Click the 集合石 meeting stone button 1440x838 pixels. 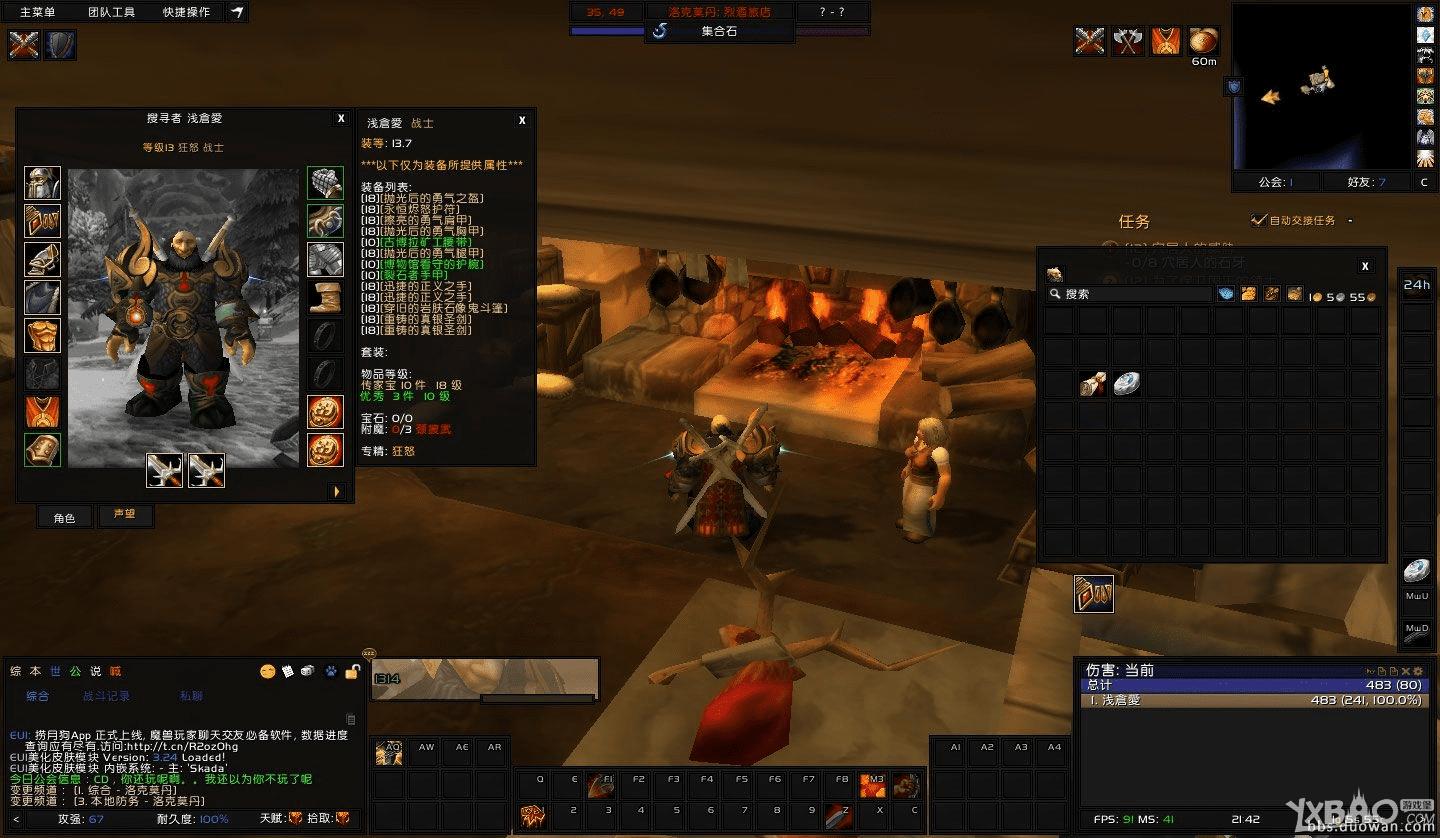click(x=718, y=31)
